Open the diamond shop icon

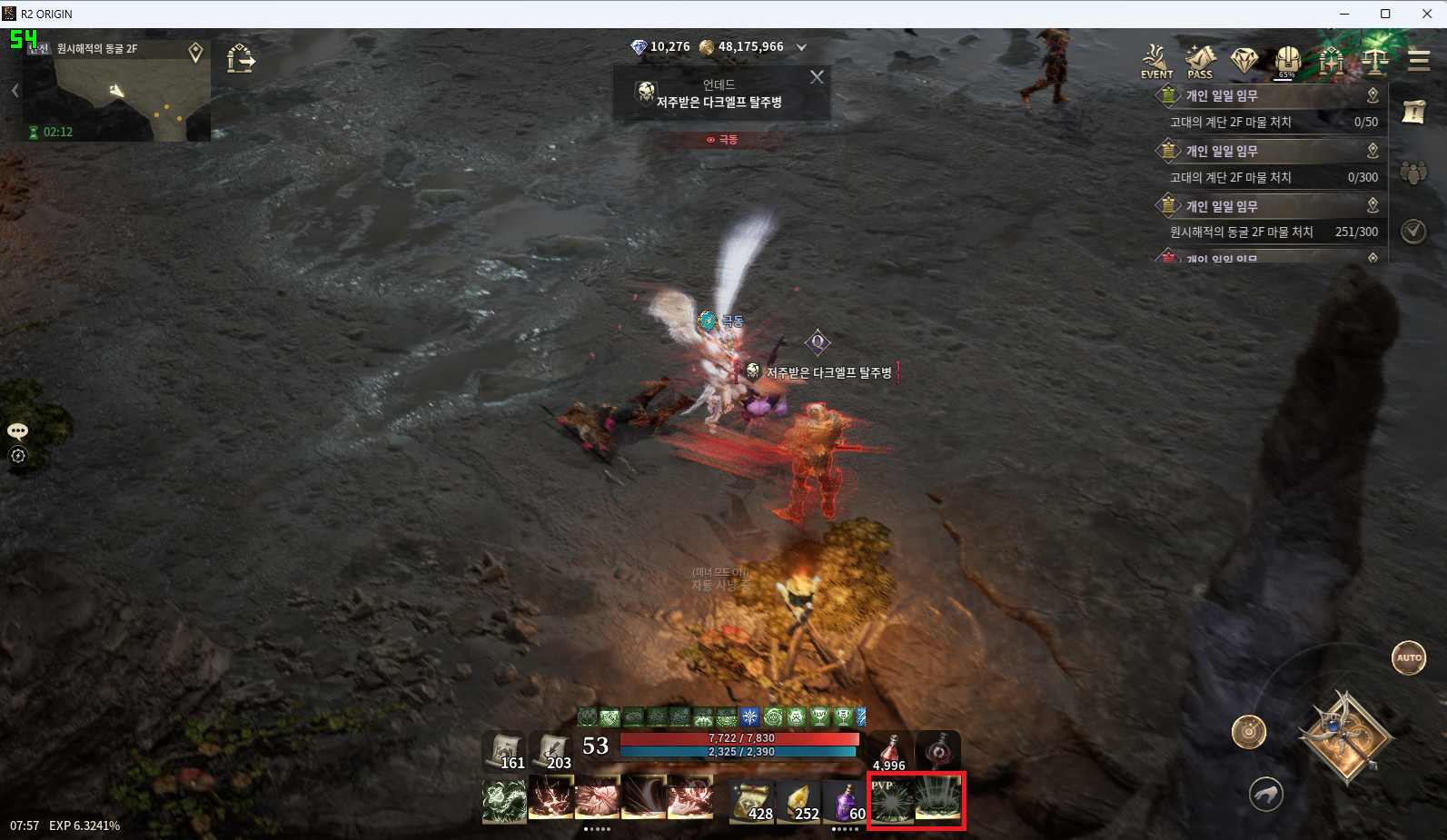tap(1244, 61)
